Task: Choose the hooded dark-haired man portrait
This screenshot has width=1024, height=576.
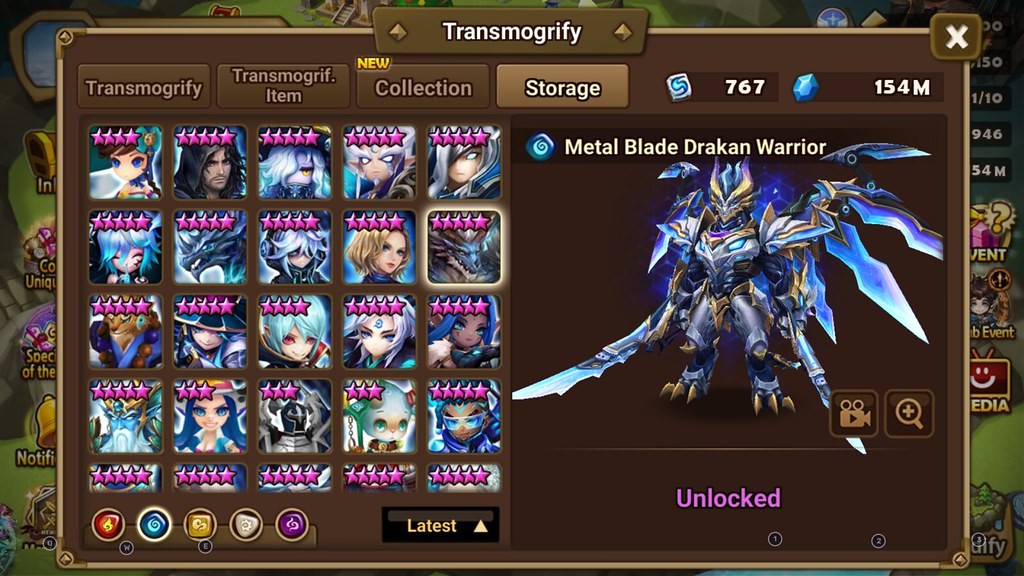Action: tap(210, 162)
